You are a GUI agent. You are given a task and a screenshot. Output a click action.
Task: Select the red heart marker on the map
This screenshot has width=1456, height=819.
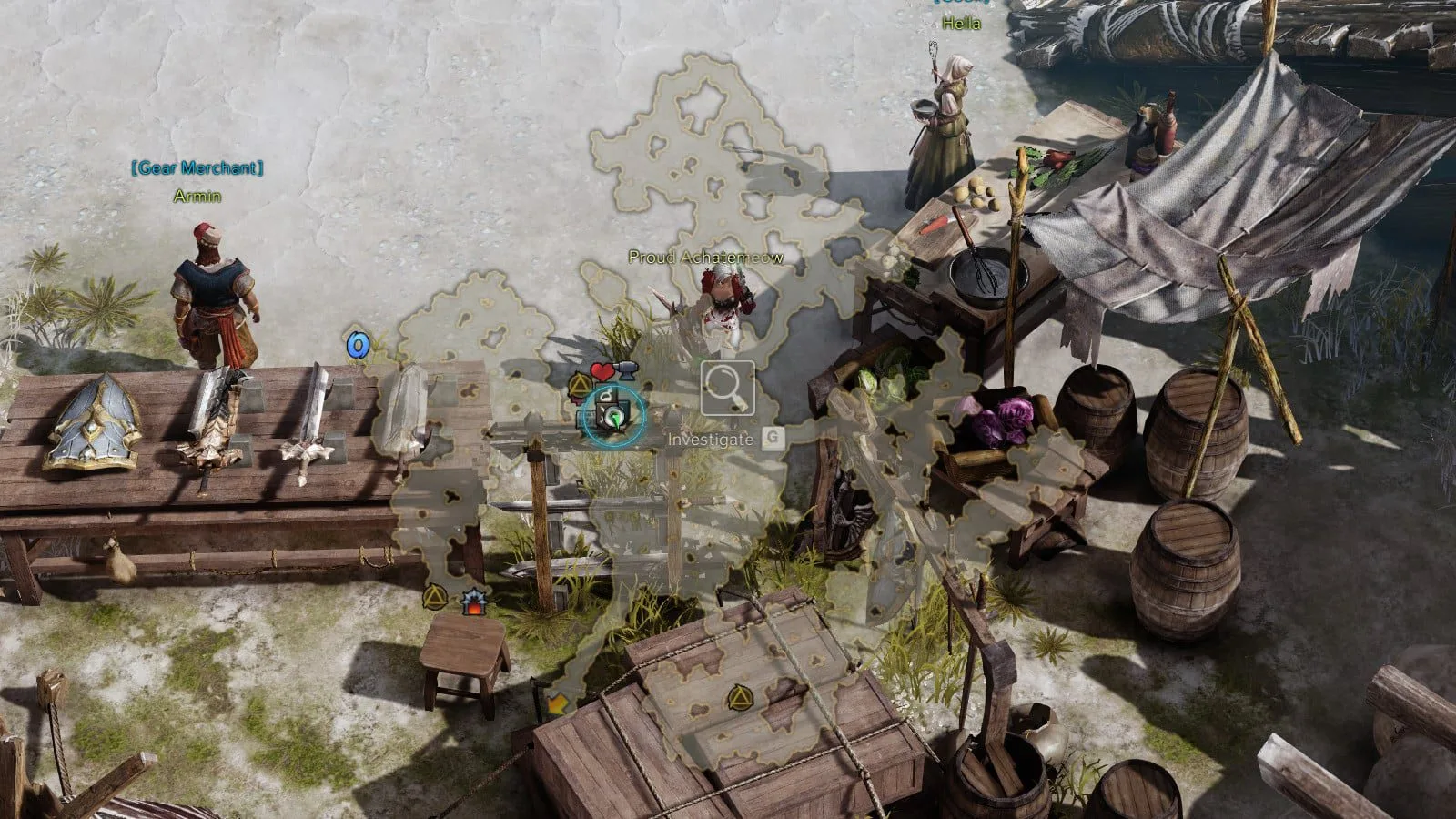[x=602, y=371]
